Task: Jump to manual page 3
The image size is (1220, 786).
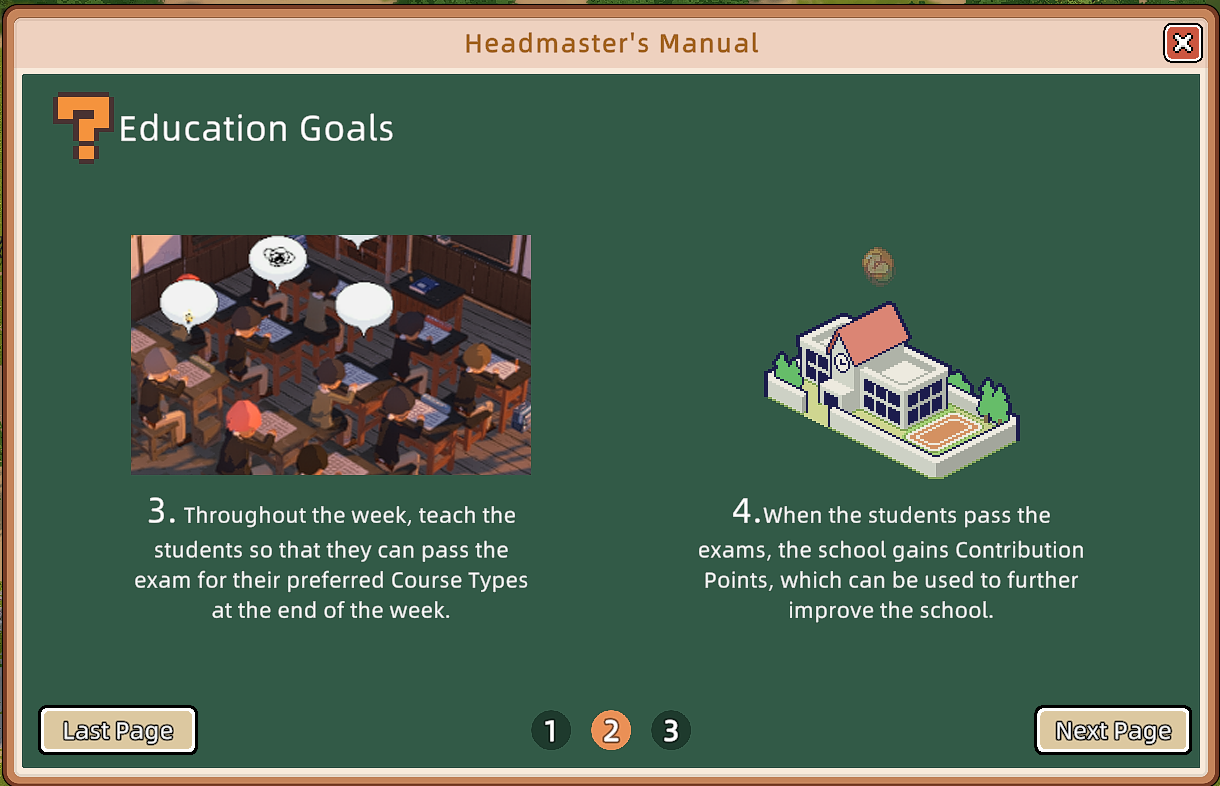Action: (671, 731)
